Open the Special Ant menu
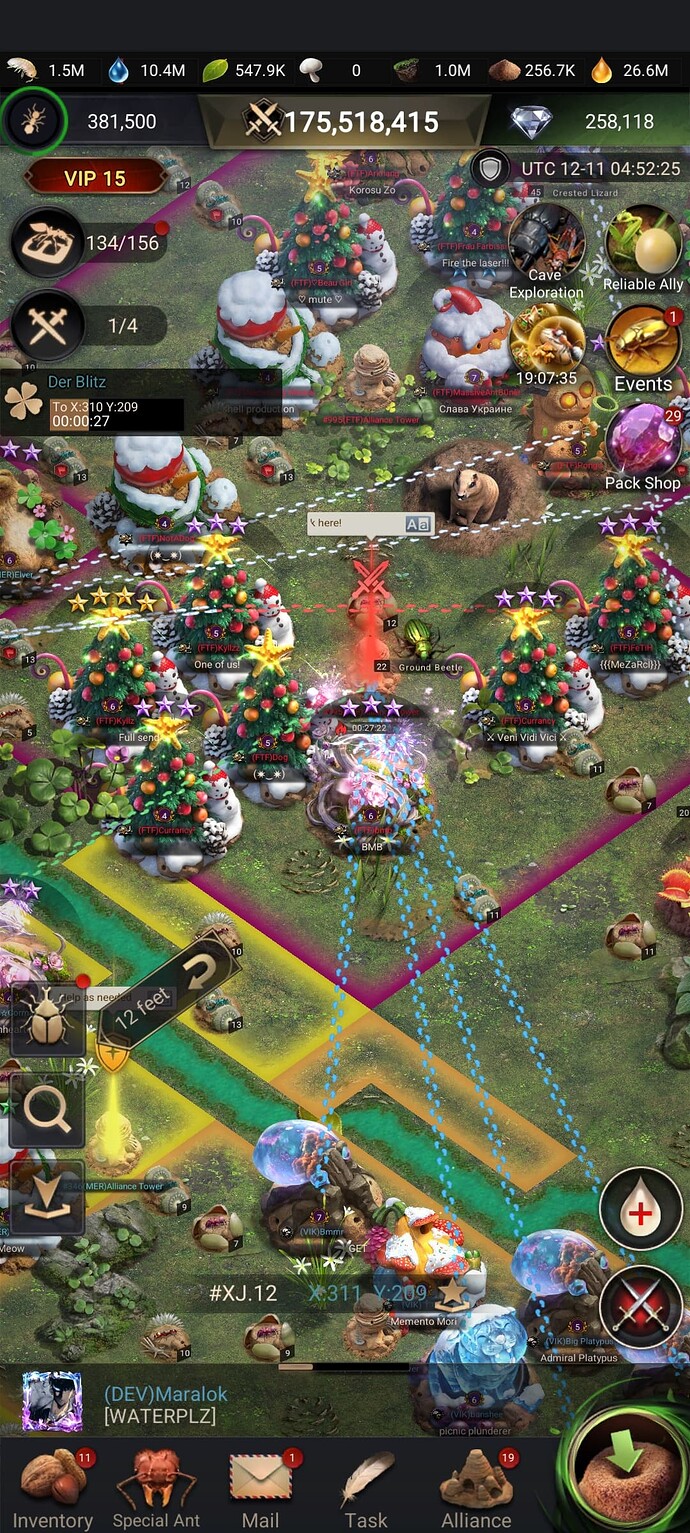Screen dimensions: 690x1533 pos(156,1487)
